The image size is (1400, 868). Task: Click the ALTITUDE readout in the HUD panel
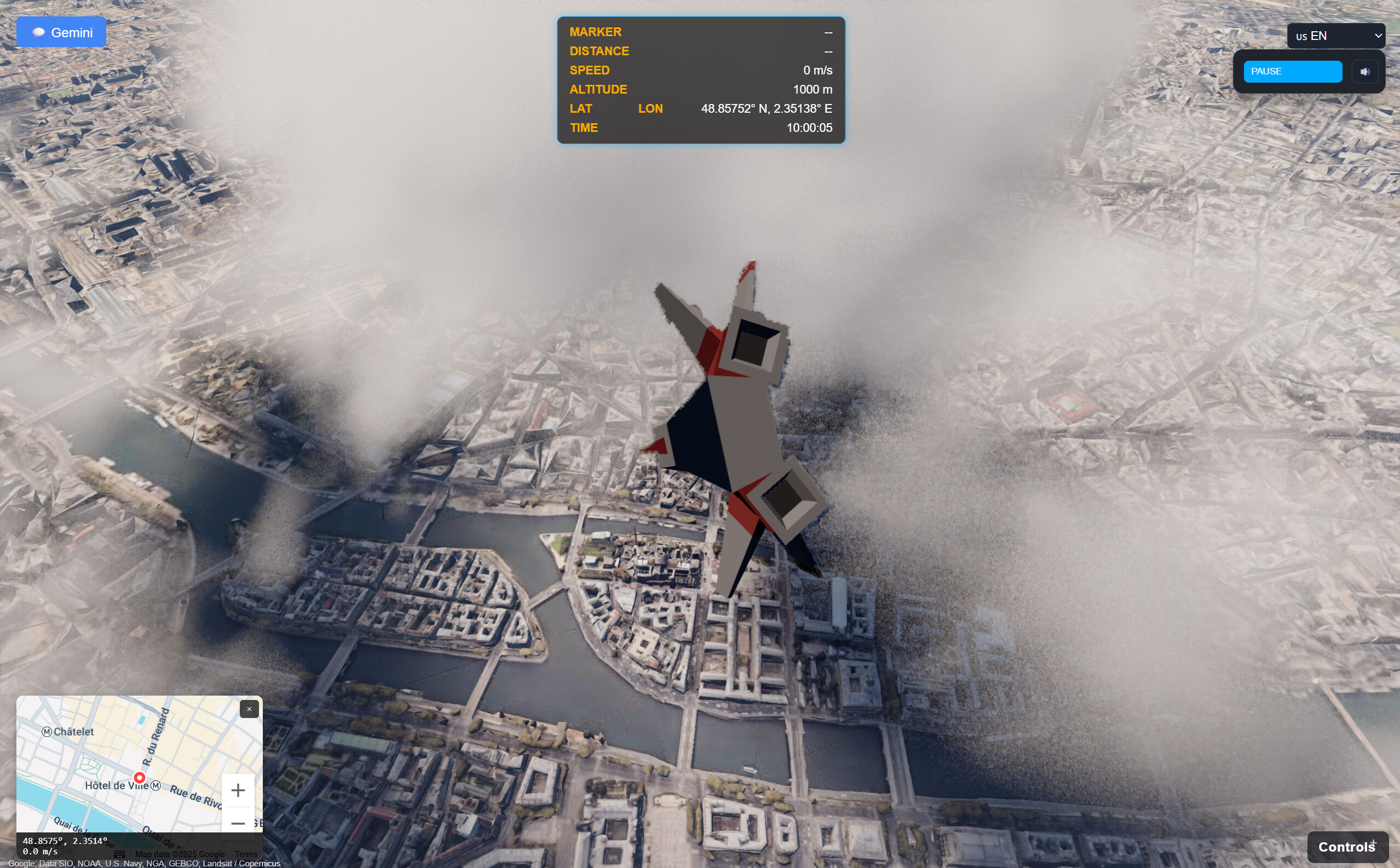pos(598,90)
